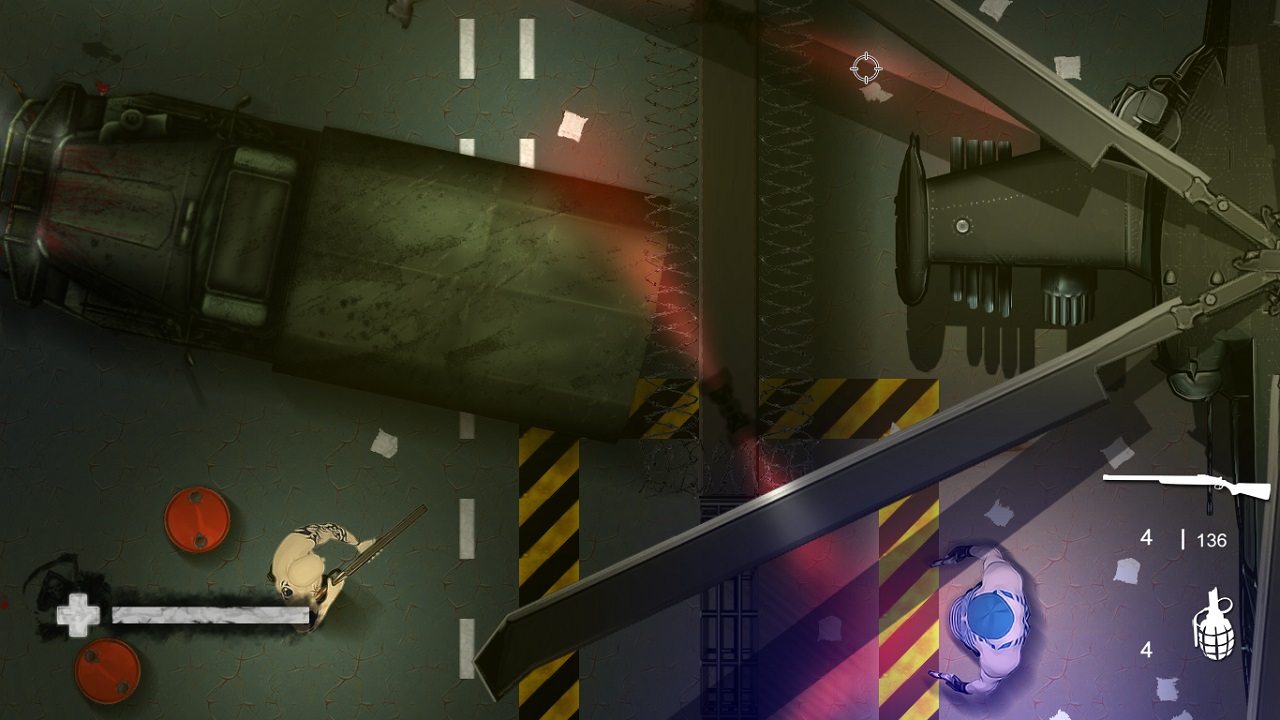Click the reserve ammo count showing 136

[x=1210, y=540]
